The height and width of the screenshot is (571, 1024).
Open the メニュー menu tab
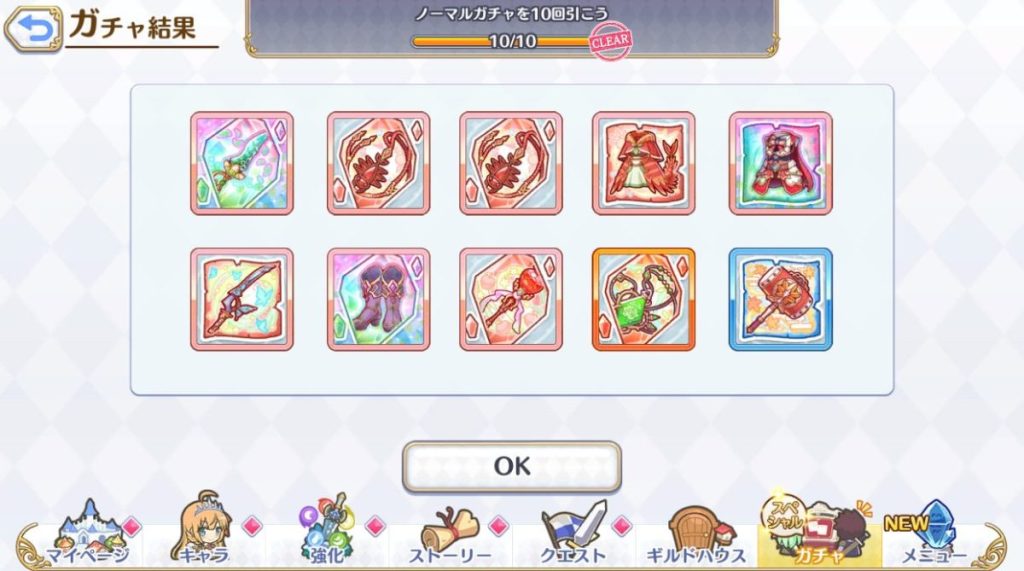pos(933,535)
